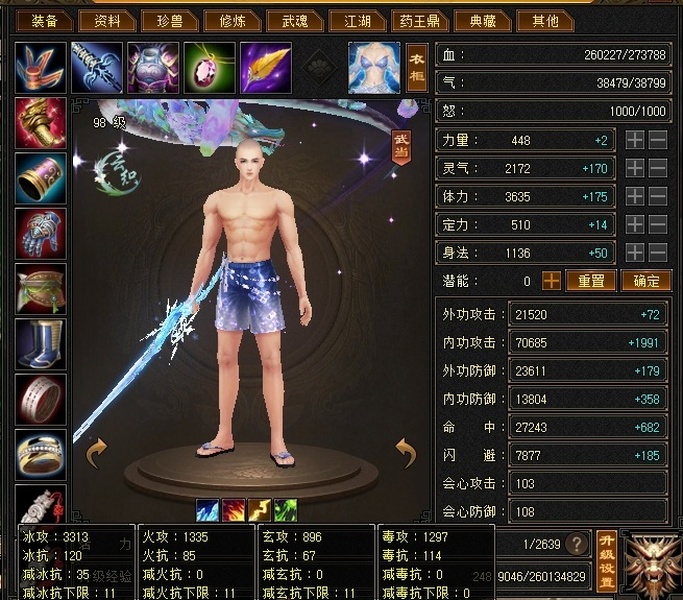
Task: Add a point to 力量
Action: pos(635,141)
